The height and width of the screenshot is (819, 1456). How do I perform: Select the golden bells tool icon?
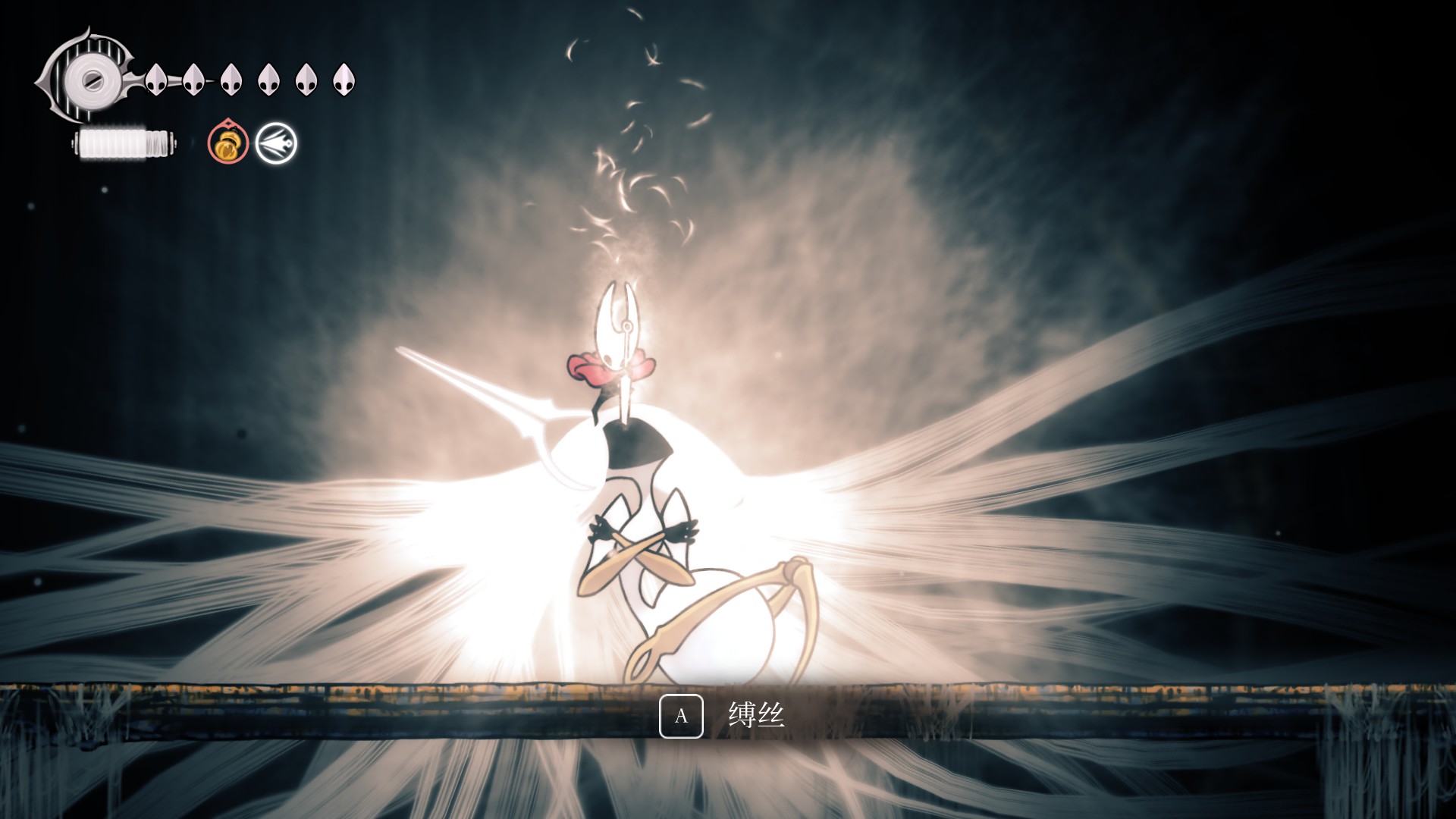pos(228,143)
